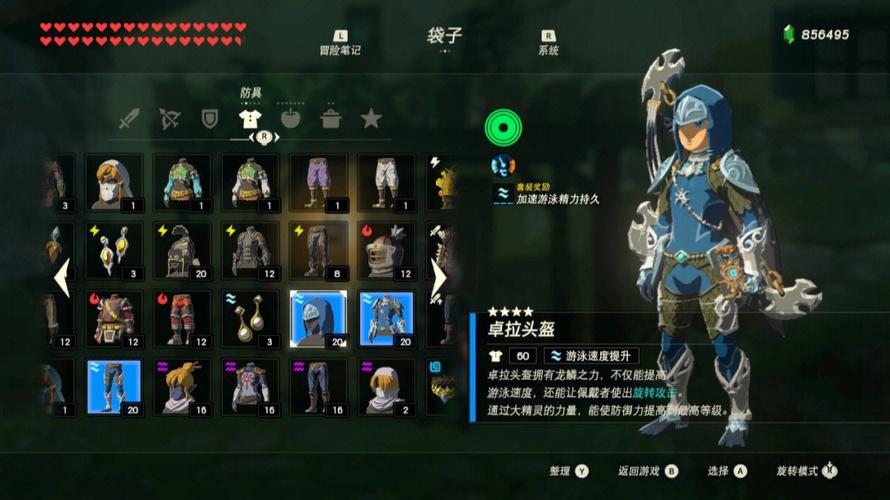Select the Sheikah stealth chest guard
890x500 pixels.
tap(250, 387)
